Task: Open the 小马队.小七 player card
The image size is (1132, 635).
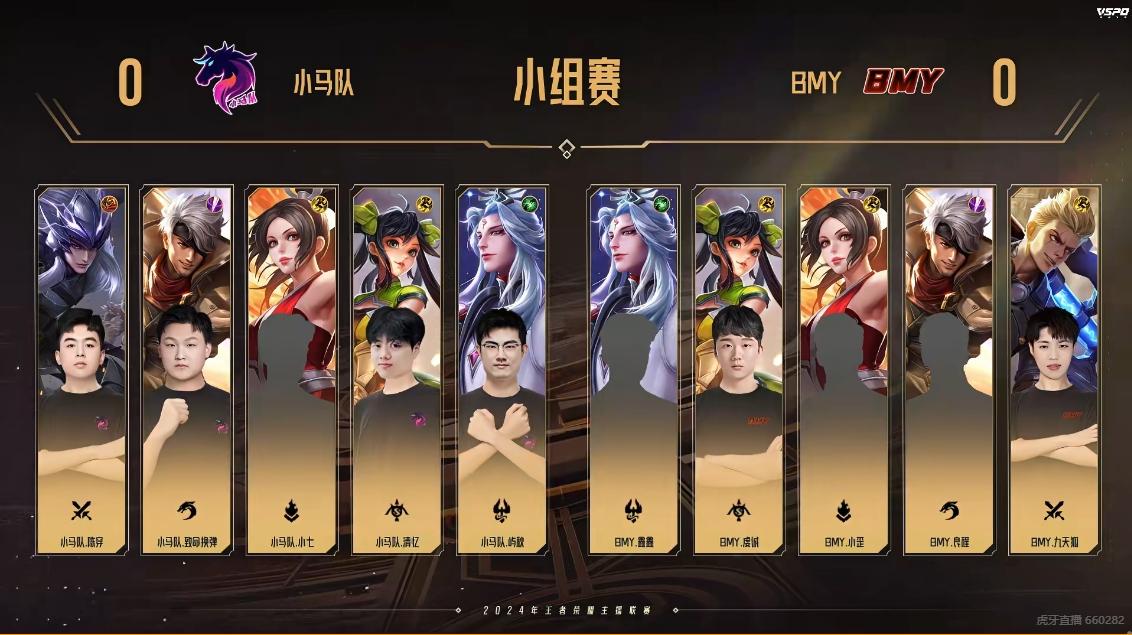Action: coord(292,370)
